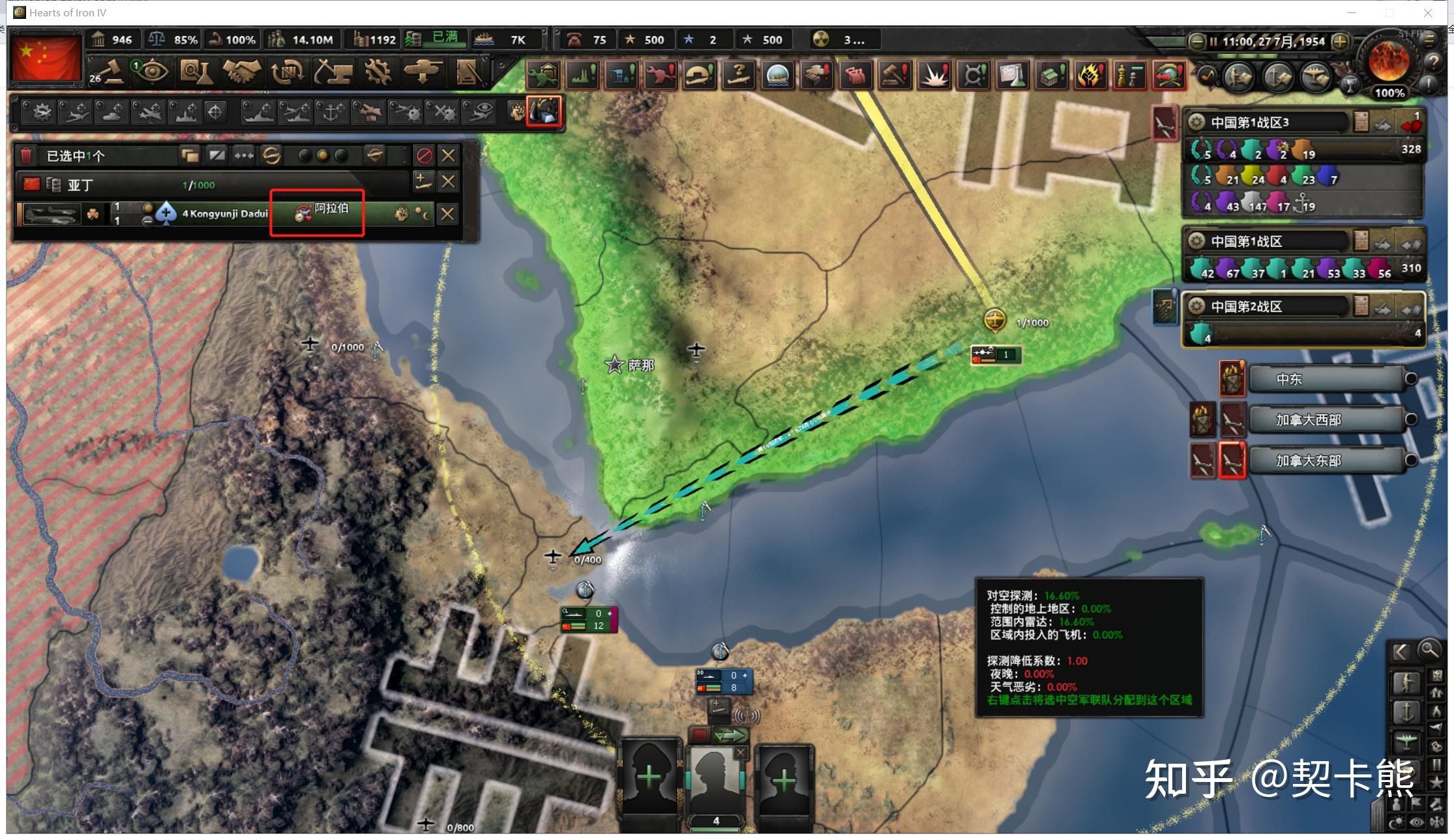Open recruit and deploy tank menu
Screen dimensions: 1454x840
pyautogui.click(x=423, y=72)
